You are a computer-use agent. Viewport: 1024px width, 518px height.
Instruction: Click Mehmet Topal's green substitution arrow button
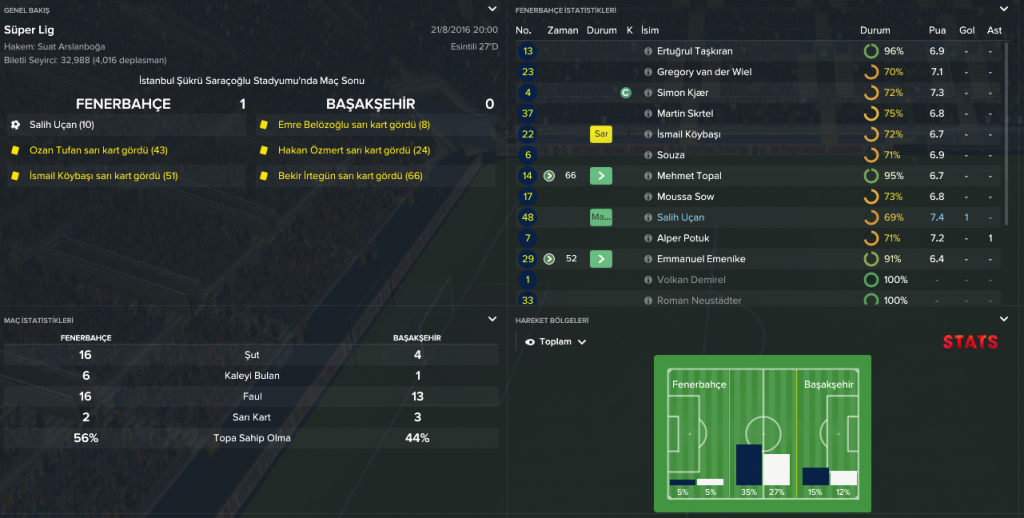tap(600, 176)
